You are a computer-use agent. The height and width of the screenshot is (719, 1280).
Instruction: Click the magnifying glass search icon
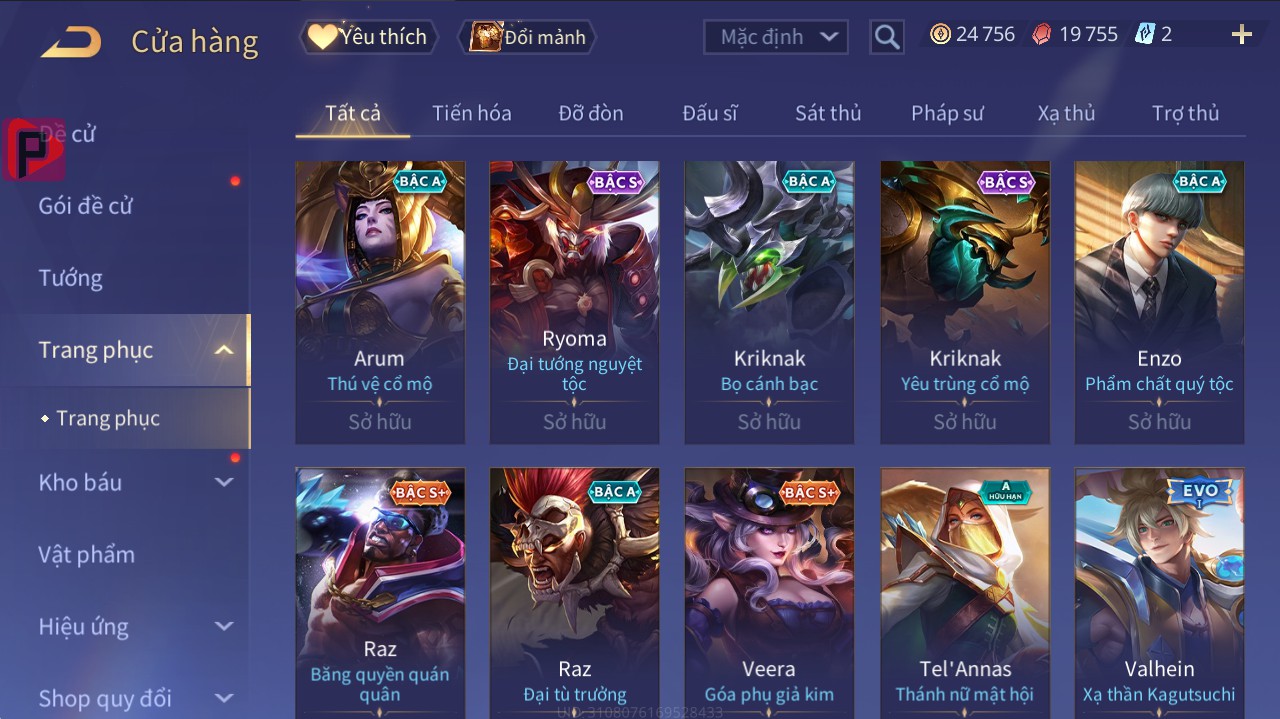[x=886, y=37]
